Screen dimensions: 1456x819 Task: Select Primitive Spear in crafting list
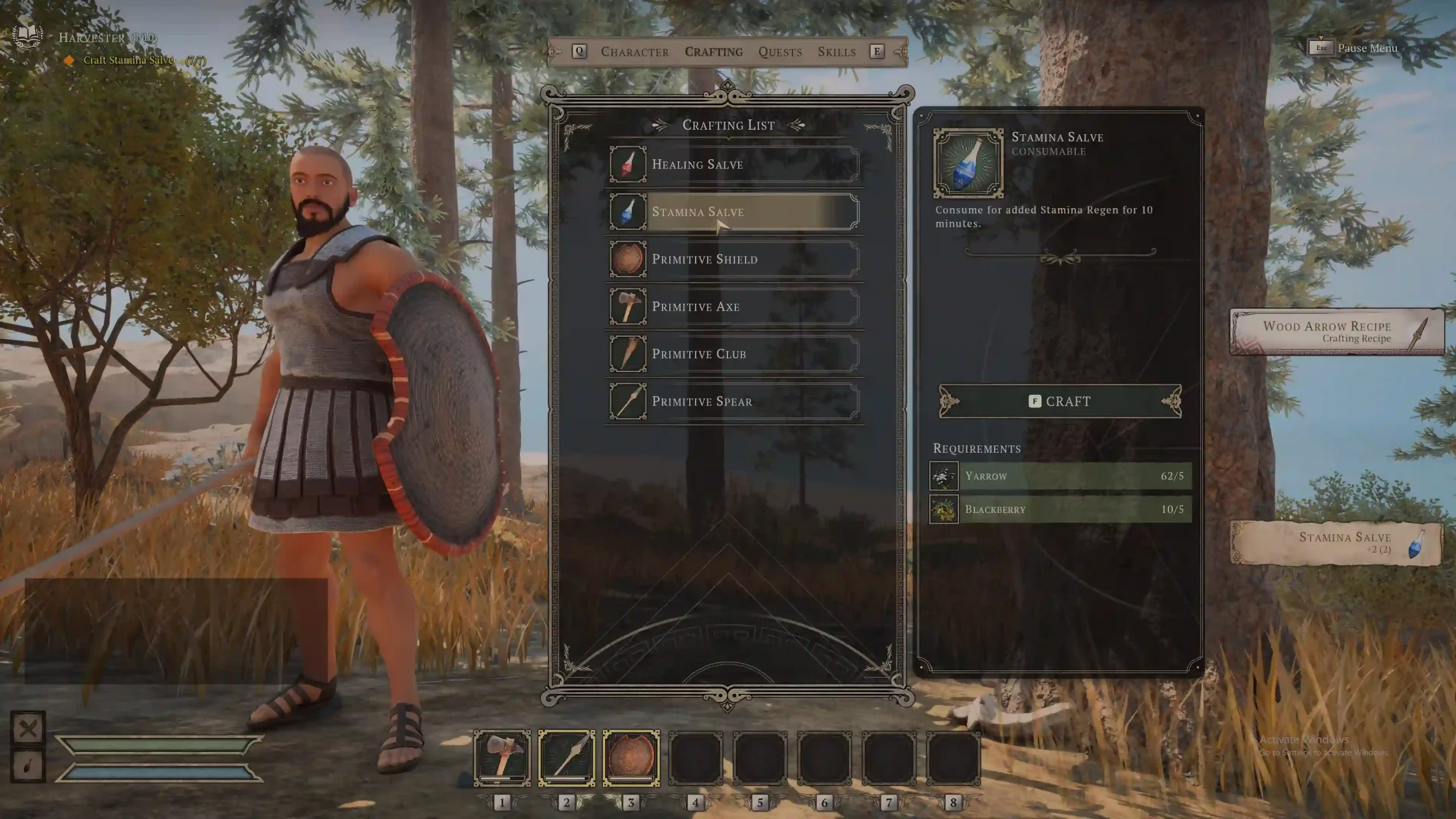click(x=734, y=402)
